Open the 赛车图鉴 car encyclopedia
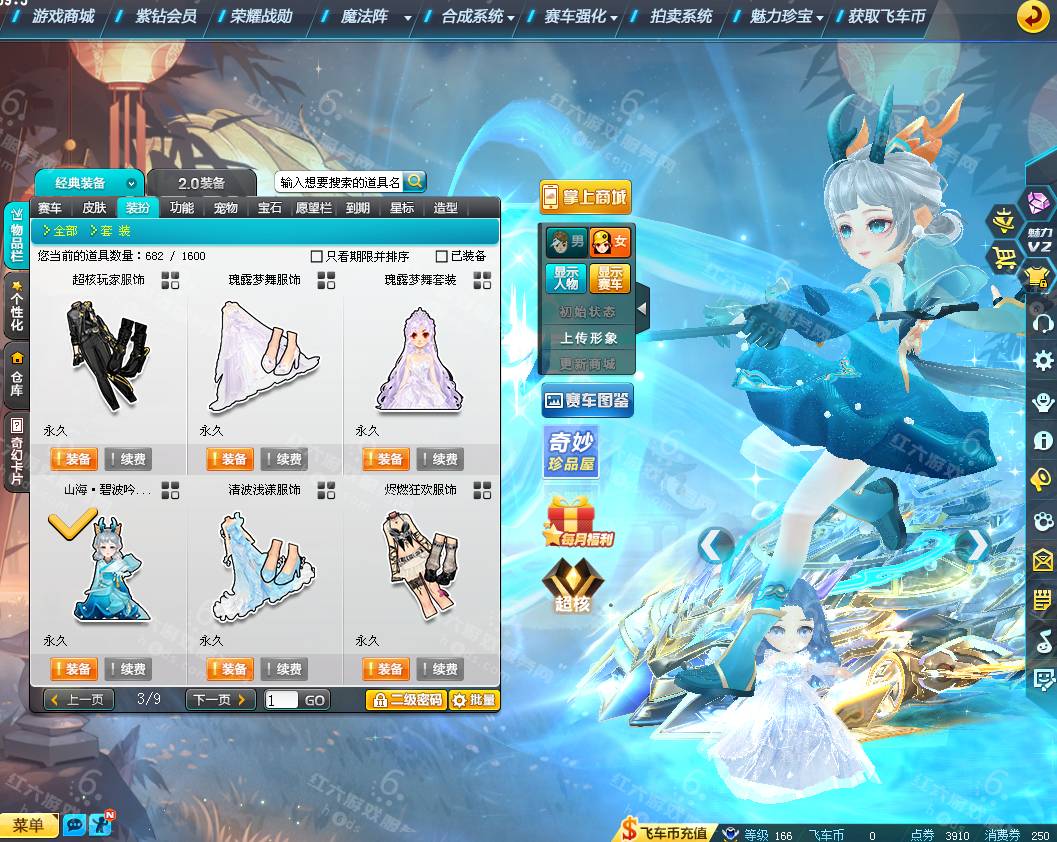 click(x=587, y=401)
